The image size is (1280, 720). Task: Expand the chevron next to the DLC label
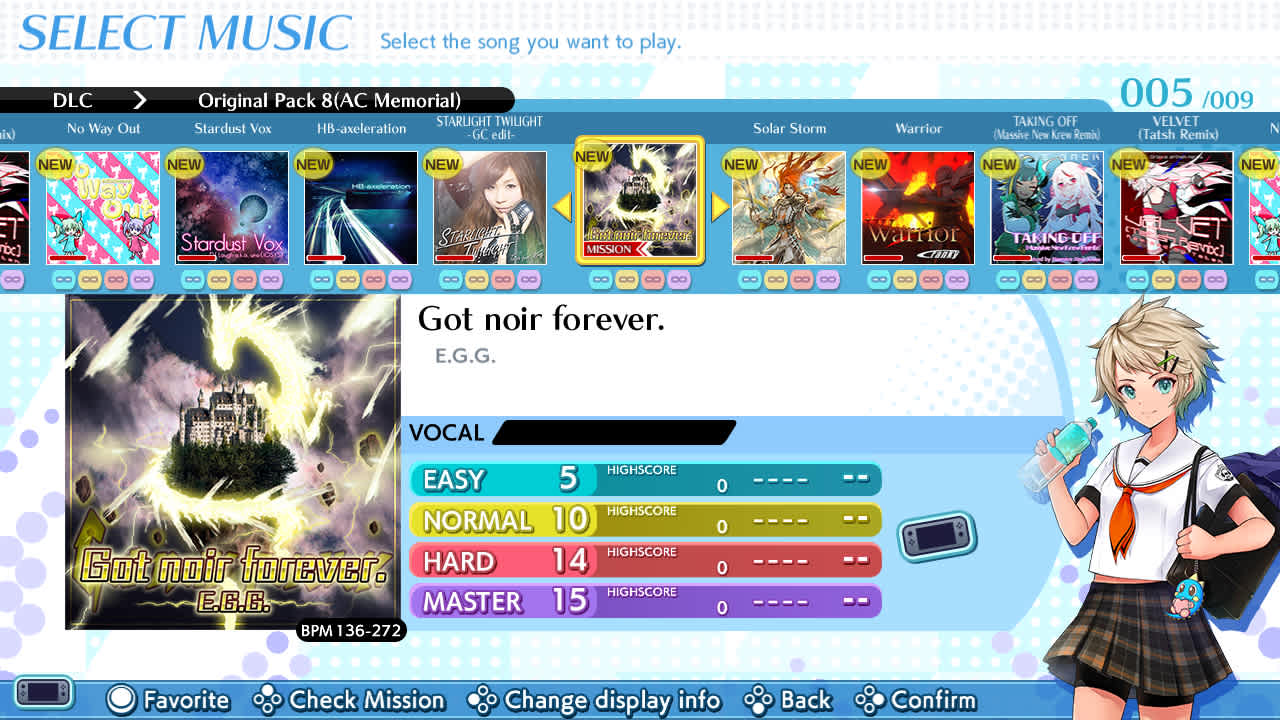click(x=140, y=100)
